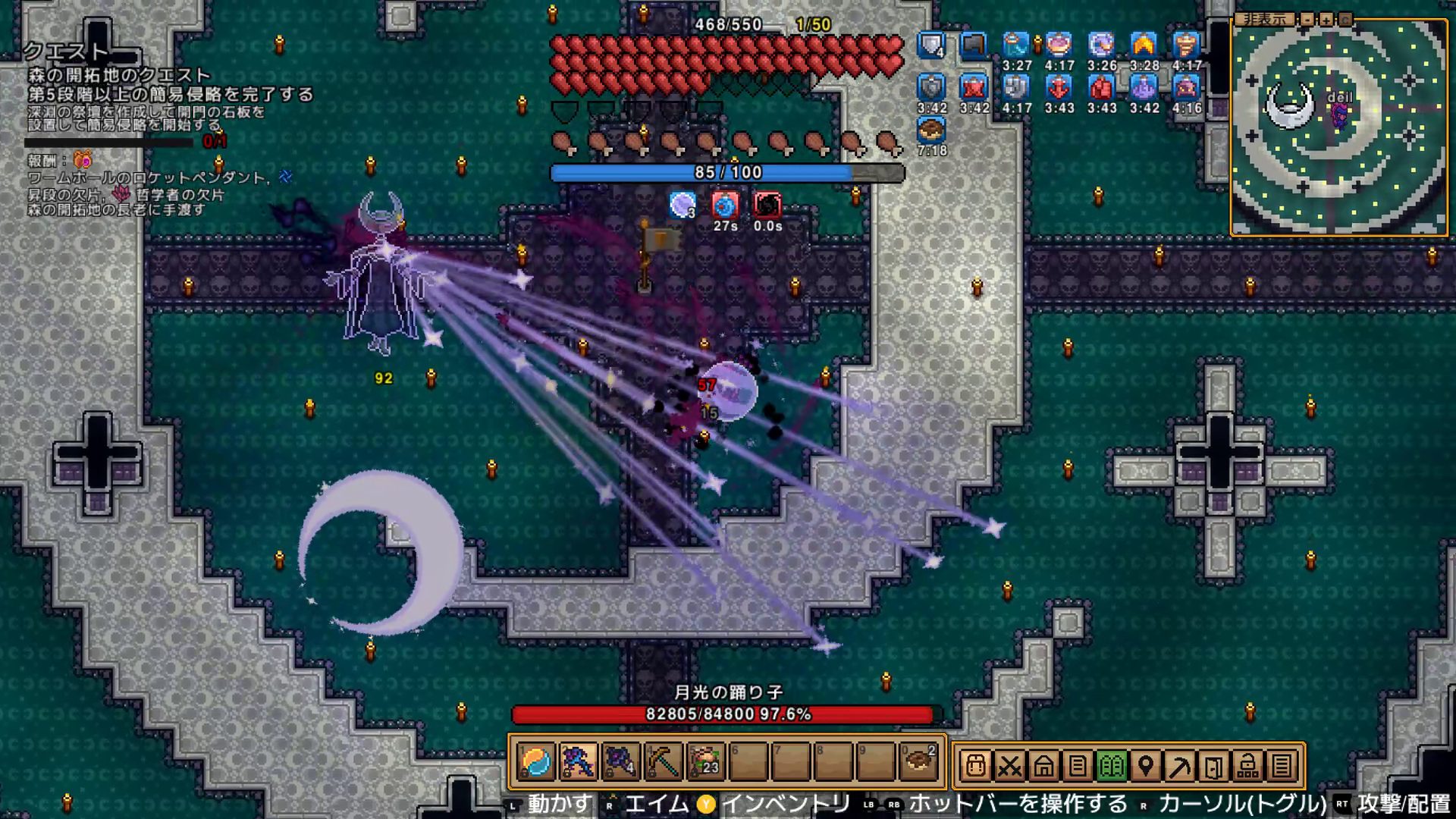The width and height of the screenshot is (1456, 819).
Task: Click the pickaxe tool toolbar button
Action: click(x=1180, y=766)
